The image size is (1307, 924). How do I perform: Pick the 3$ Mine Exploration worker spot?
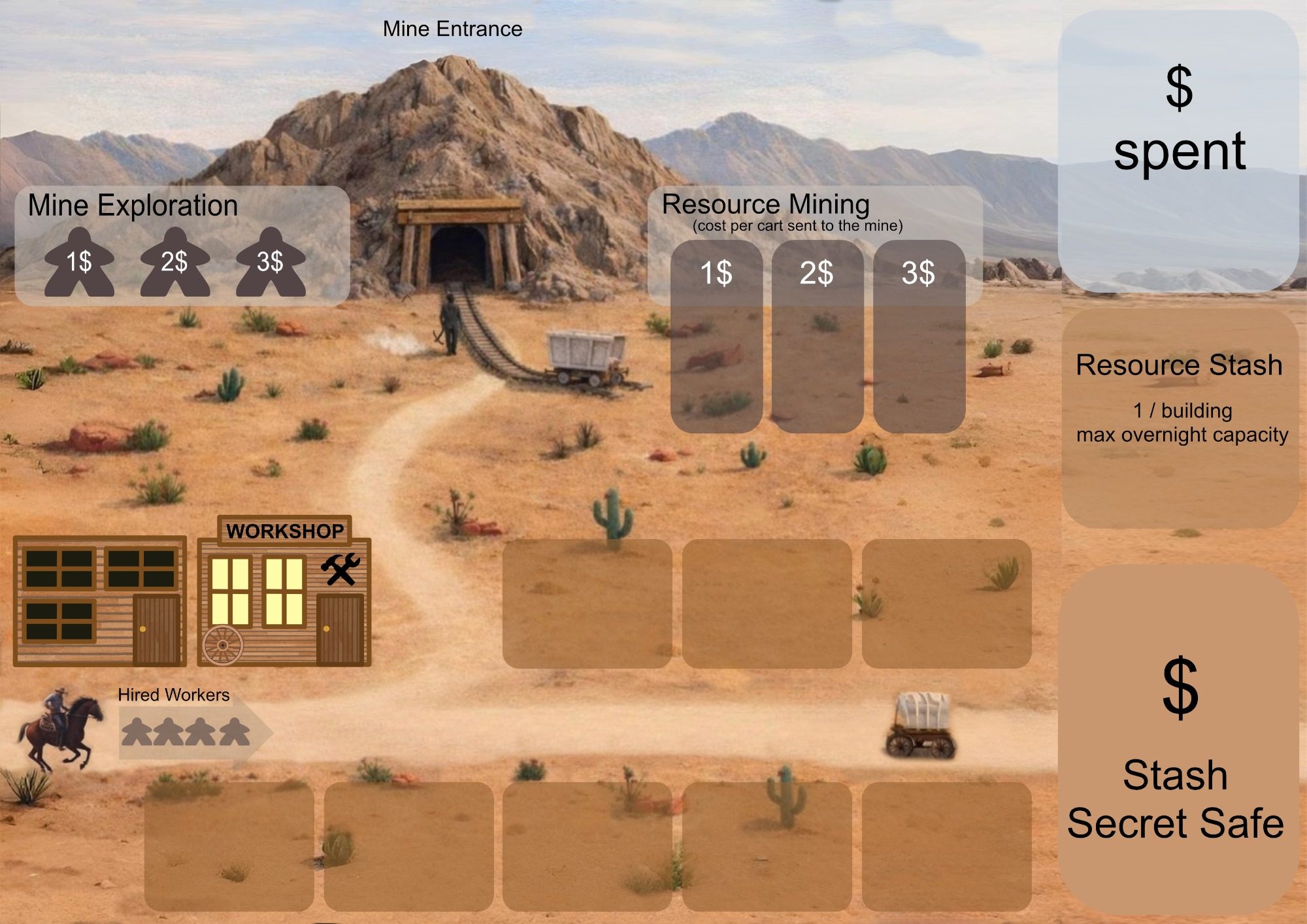(270, 263)
